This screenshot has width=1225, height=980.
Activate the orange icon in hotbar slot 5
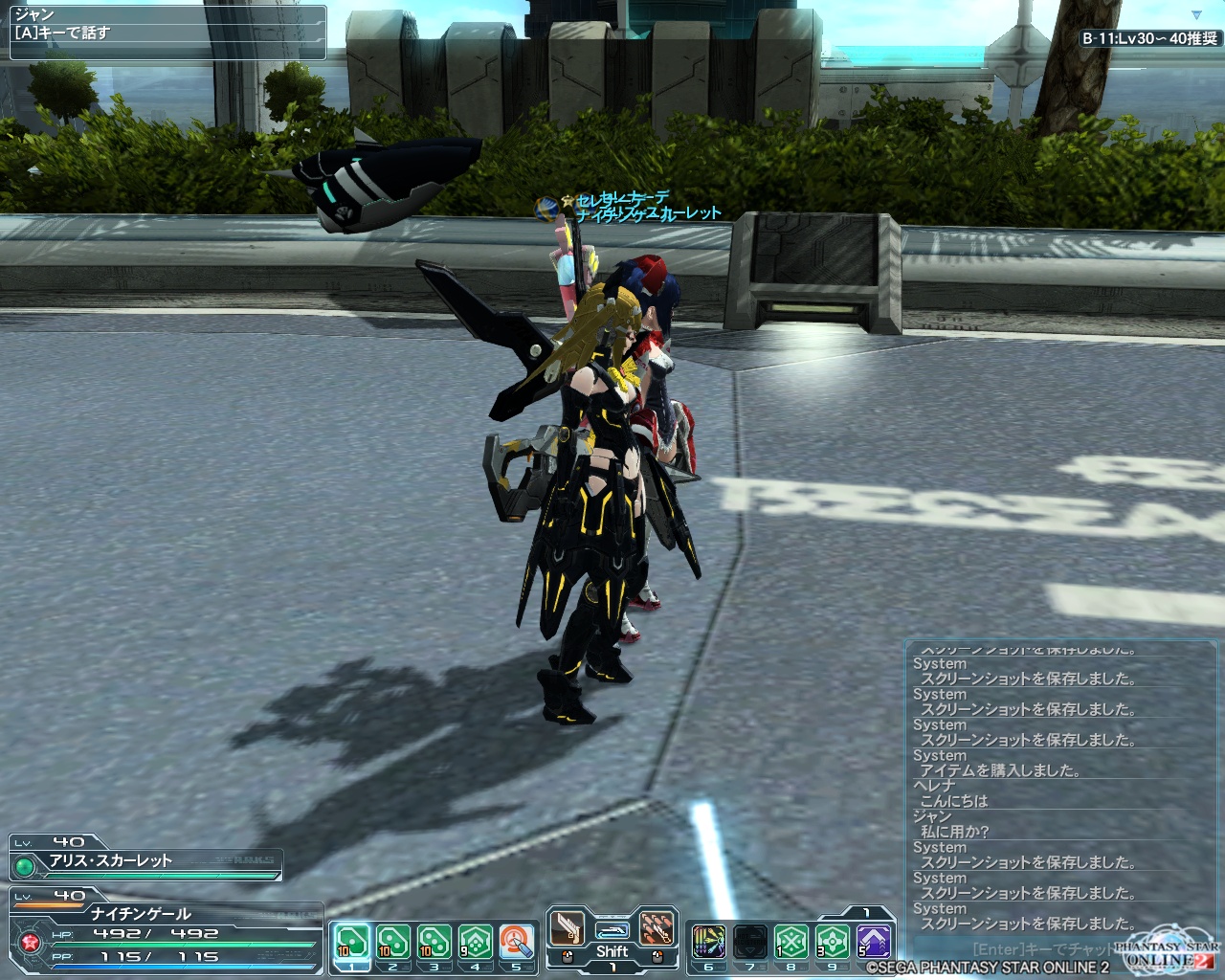click(516, 943)
